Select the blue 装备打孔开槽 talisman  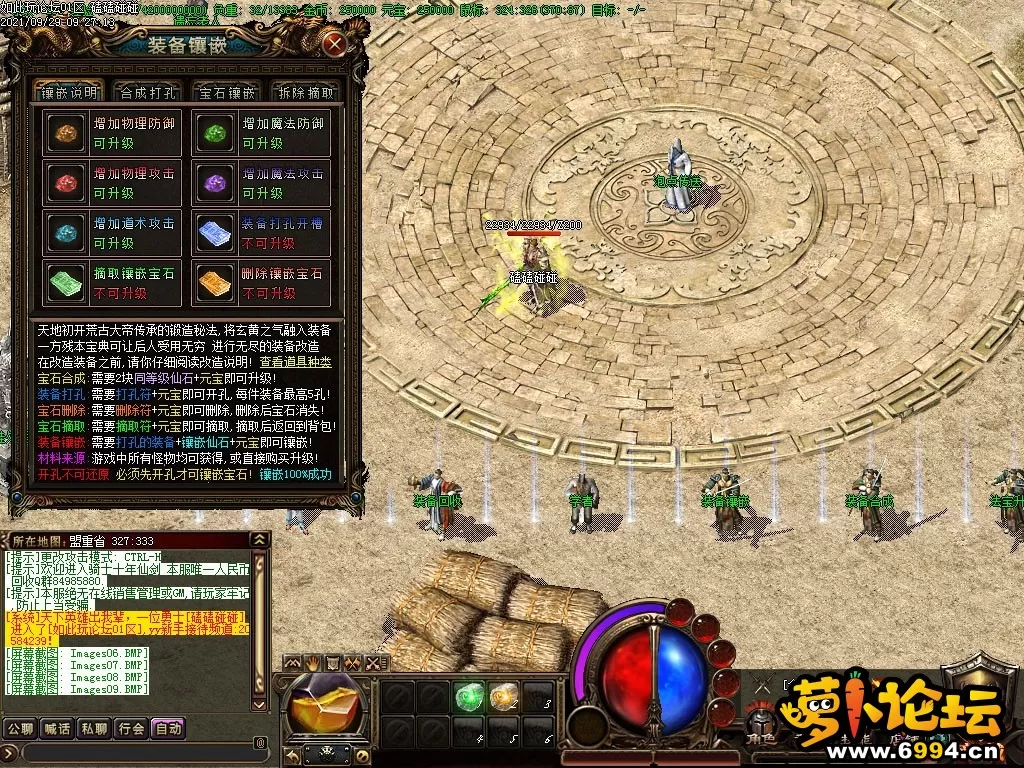pos(215,233)
